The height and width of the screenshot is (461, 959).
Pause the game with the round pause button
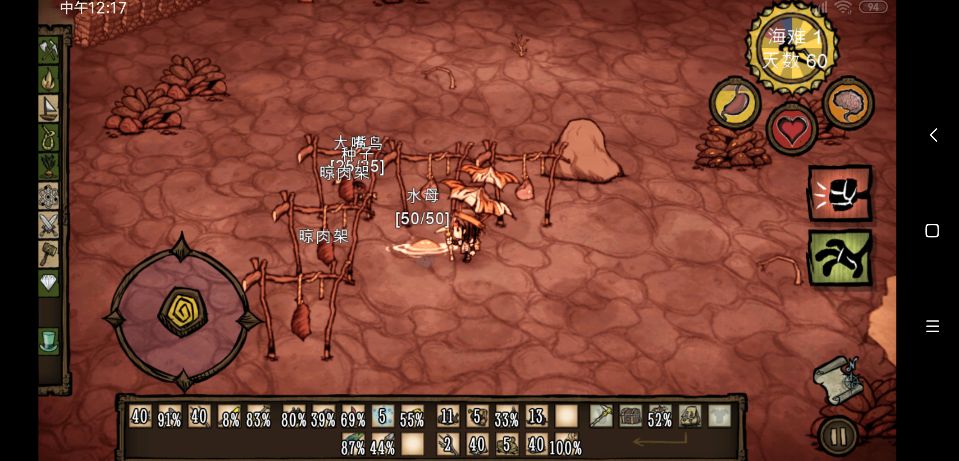pyautogui.click(x=838, y=436)
